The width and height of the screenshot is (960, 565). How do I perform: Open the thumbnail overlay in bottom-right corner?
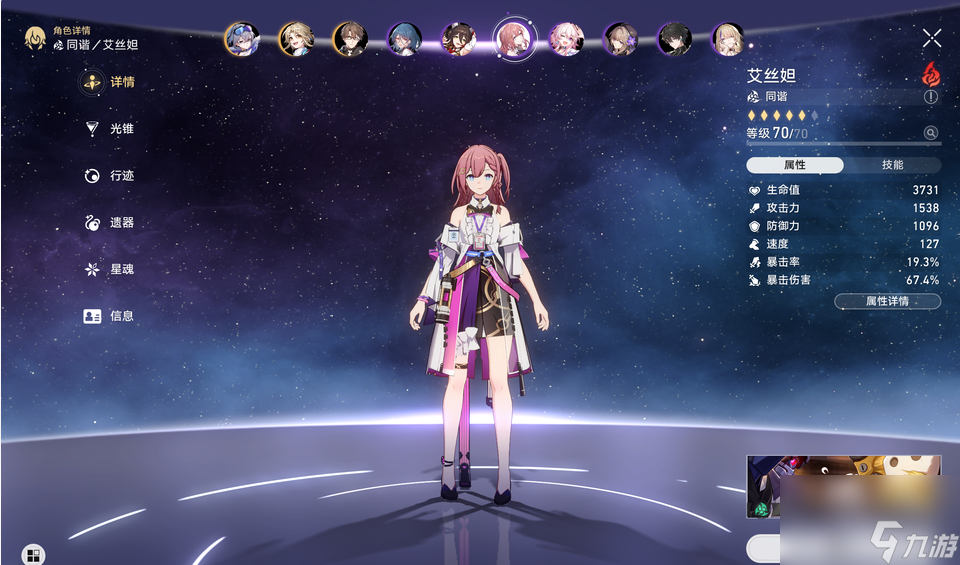tap(842, 487)
